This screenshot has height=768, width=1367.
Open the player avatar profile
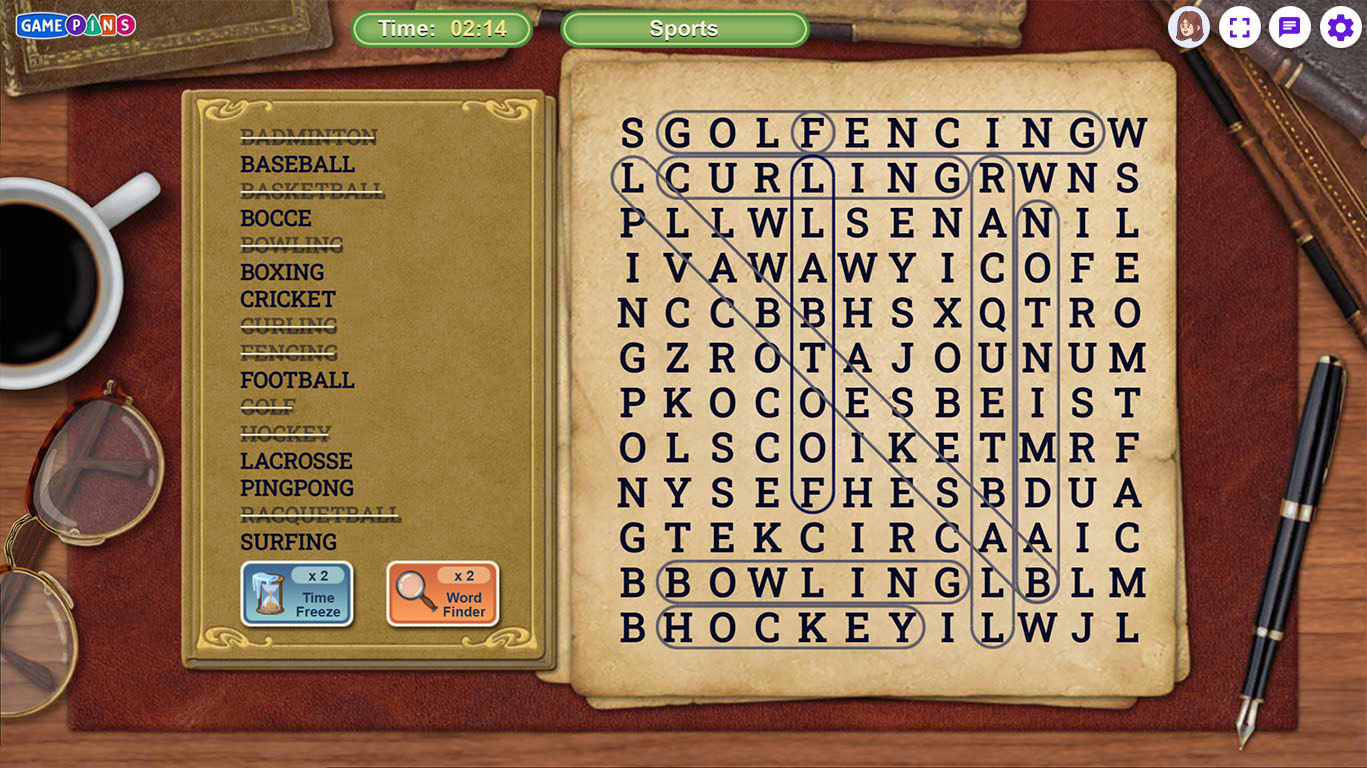tap(1188, 27)
